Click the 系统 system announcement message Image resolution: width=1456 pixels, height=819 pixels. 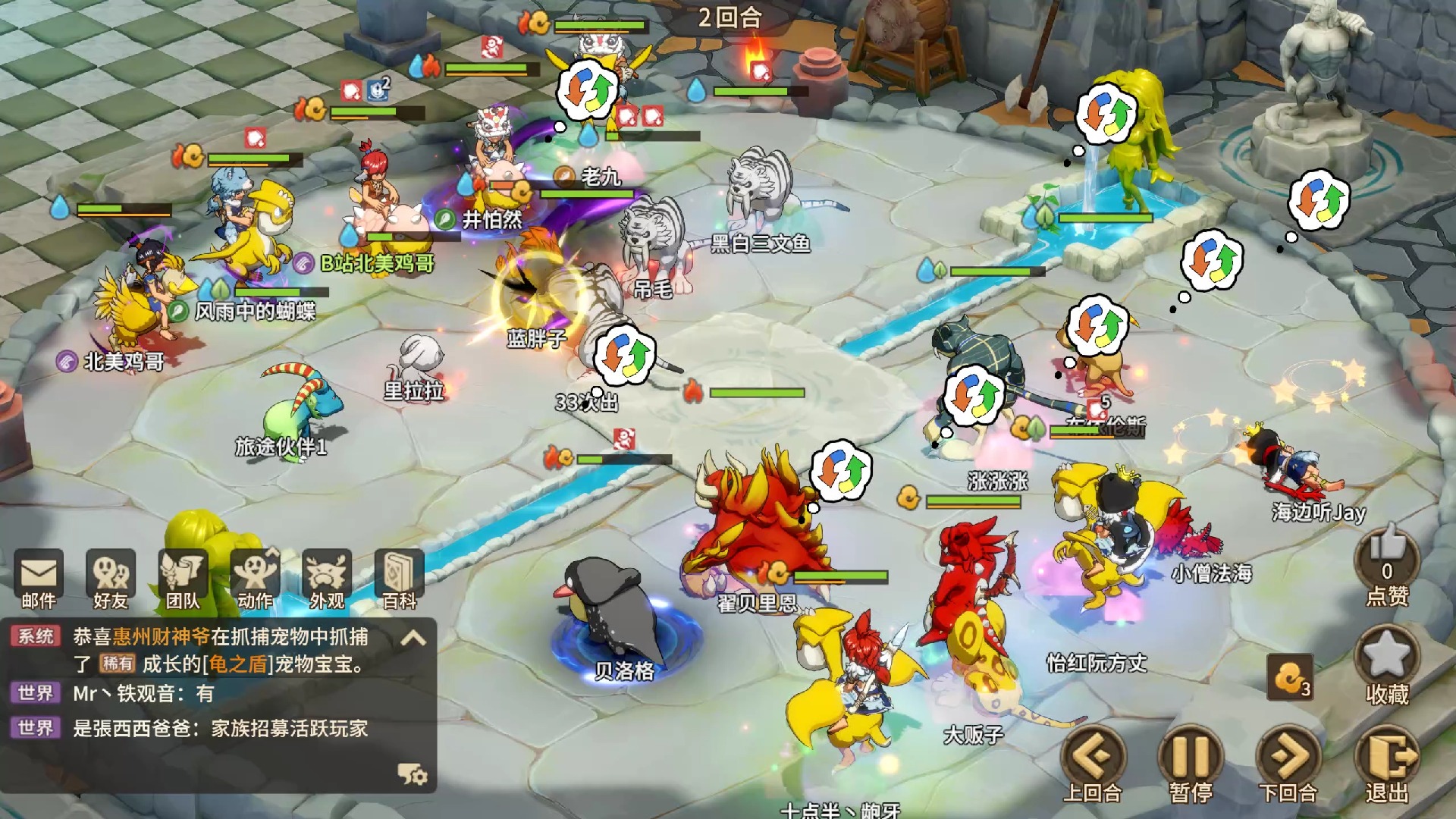(x=220, y=650)
